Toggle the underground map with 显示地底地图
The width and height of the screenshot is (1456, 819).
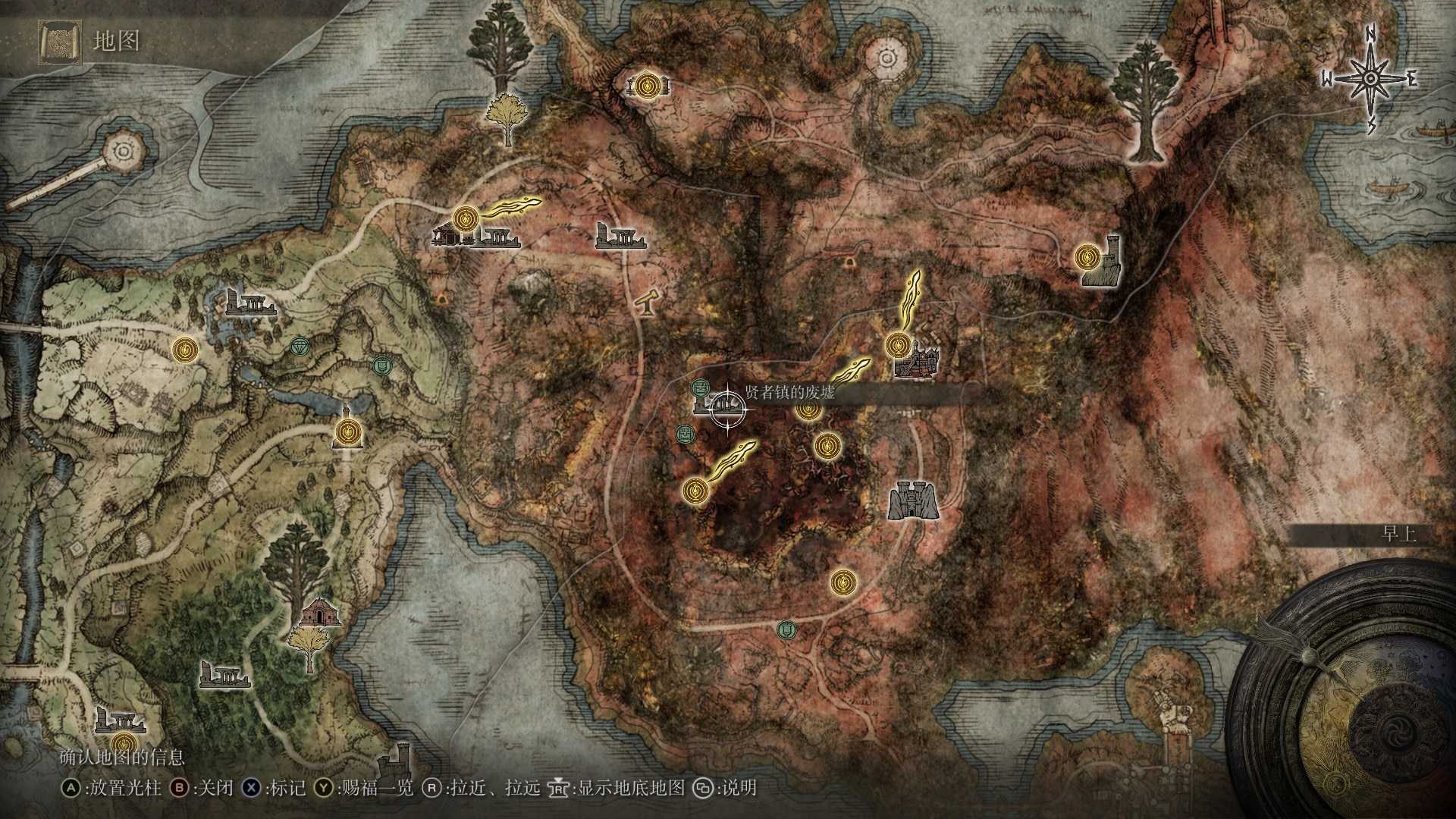(622, 789)
